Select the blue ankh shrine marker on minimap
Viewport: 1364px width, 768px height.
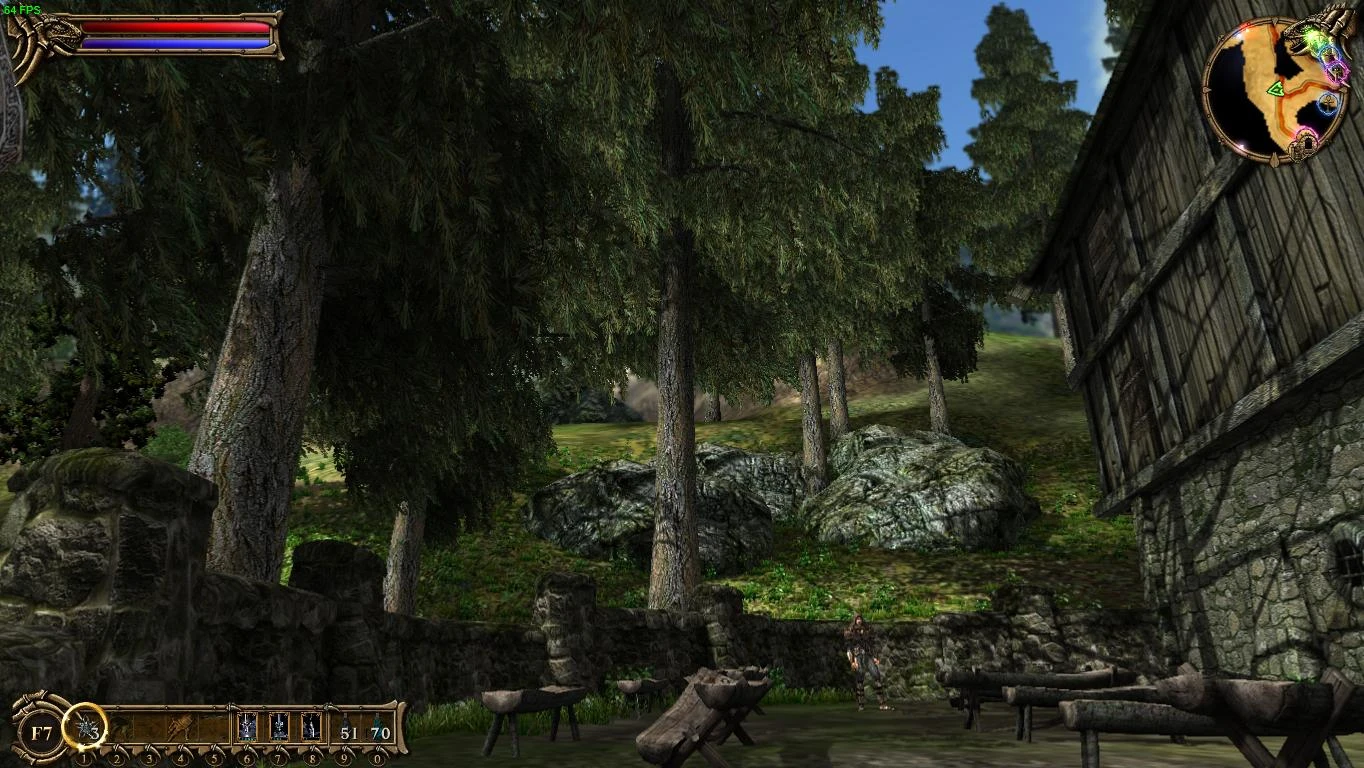(1328, 104)
